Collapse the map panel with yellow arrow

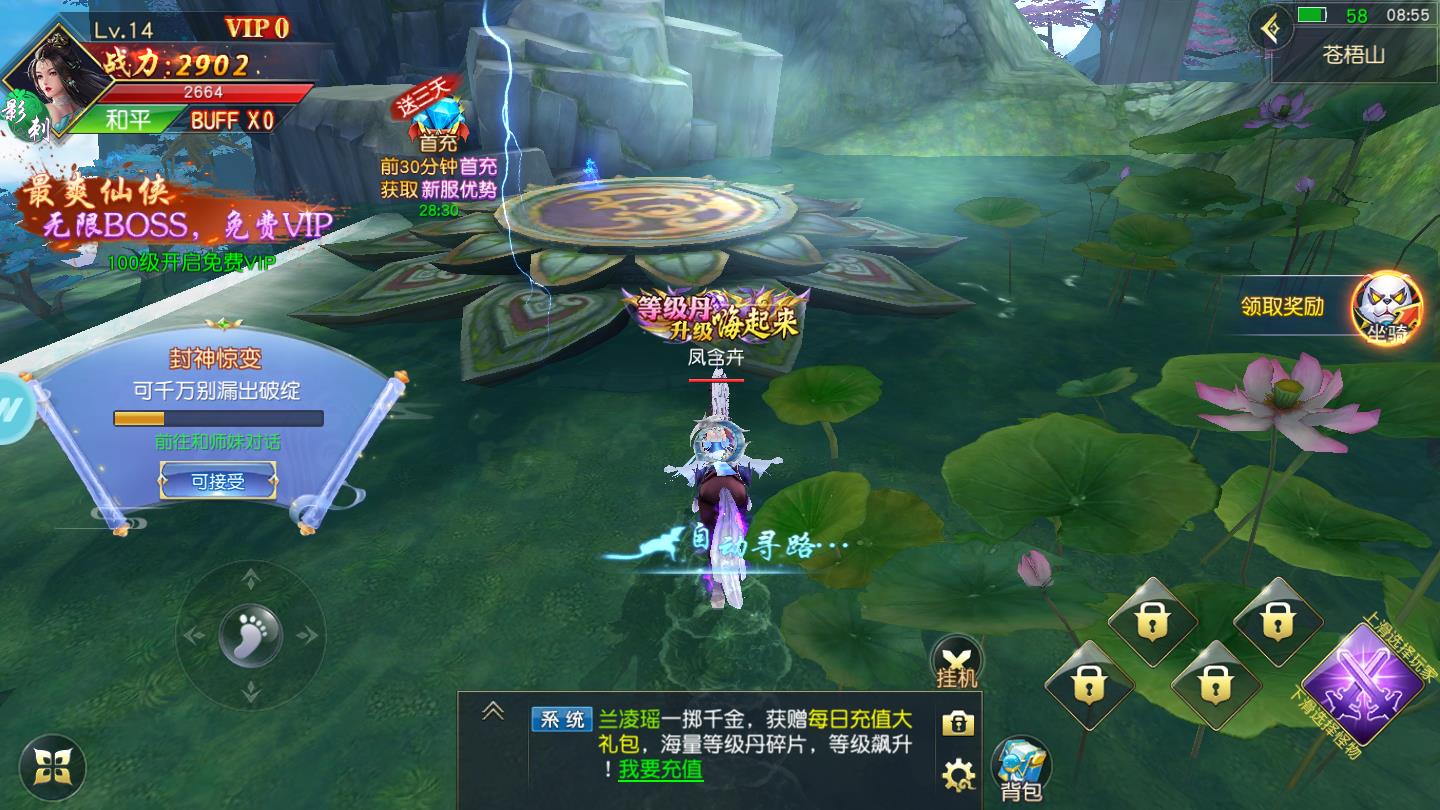point(1271,28)
